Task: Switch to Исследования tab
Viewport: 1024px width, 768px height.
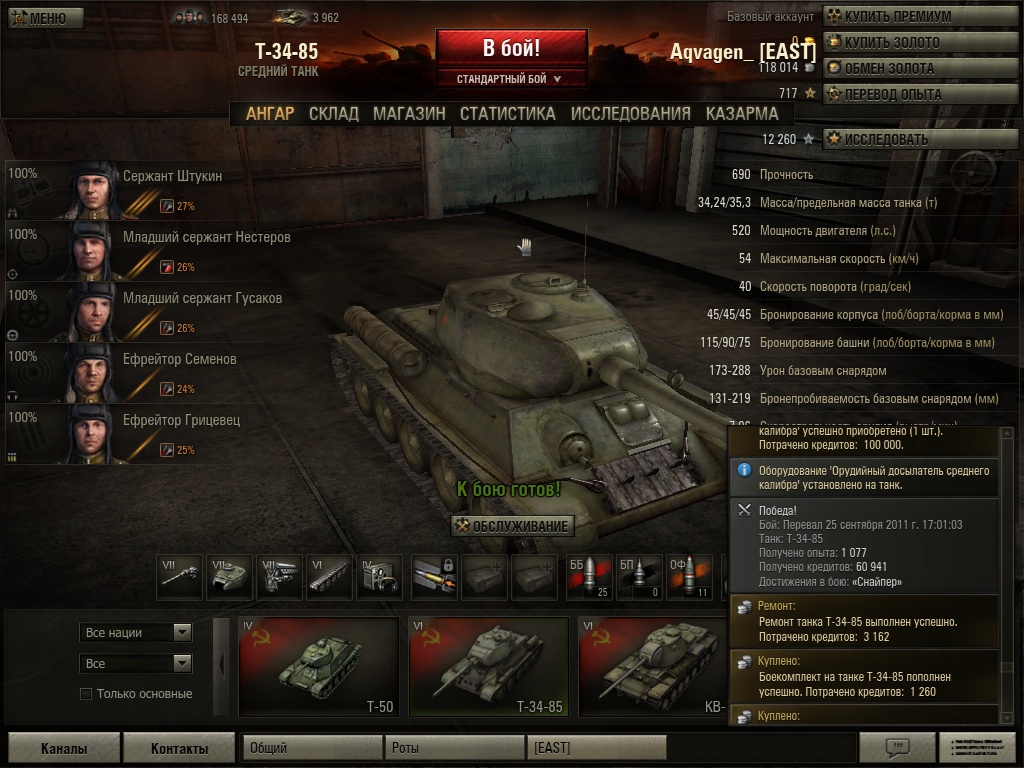Action: coord(630,114)
